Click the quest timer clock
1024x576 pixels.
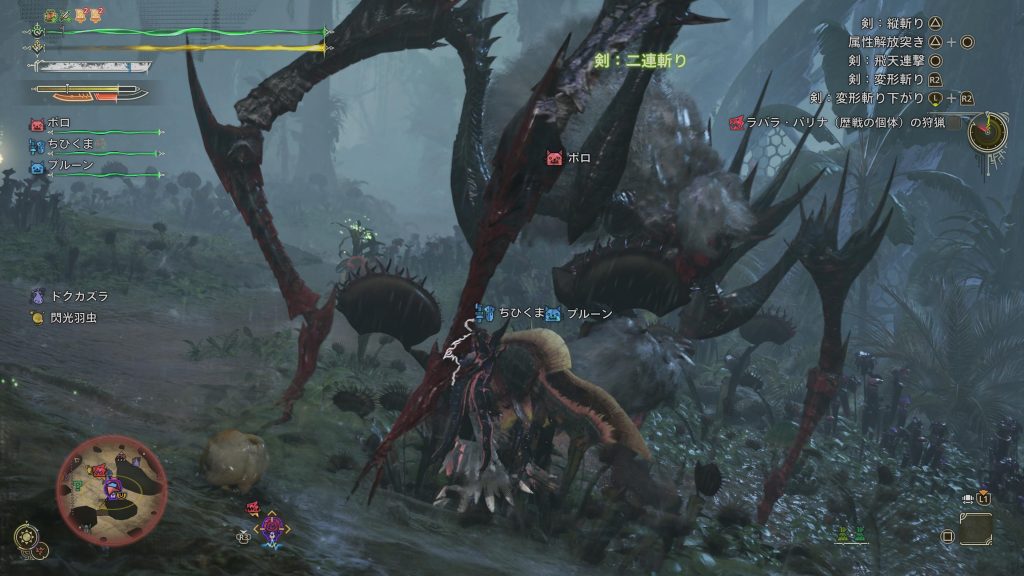coord(987,130)
